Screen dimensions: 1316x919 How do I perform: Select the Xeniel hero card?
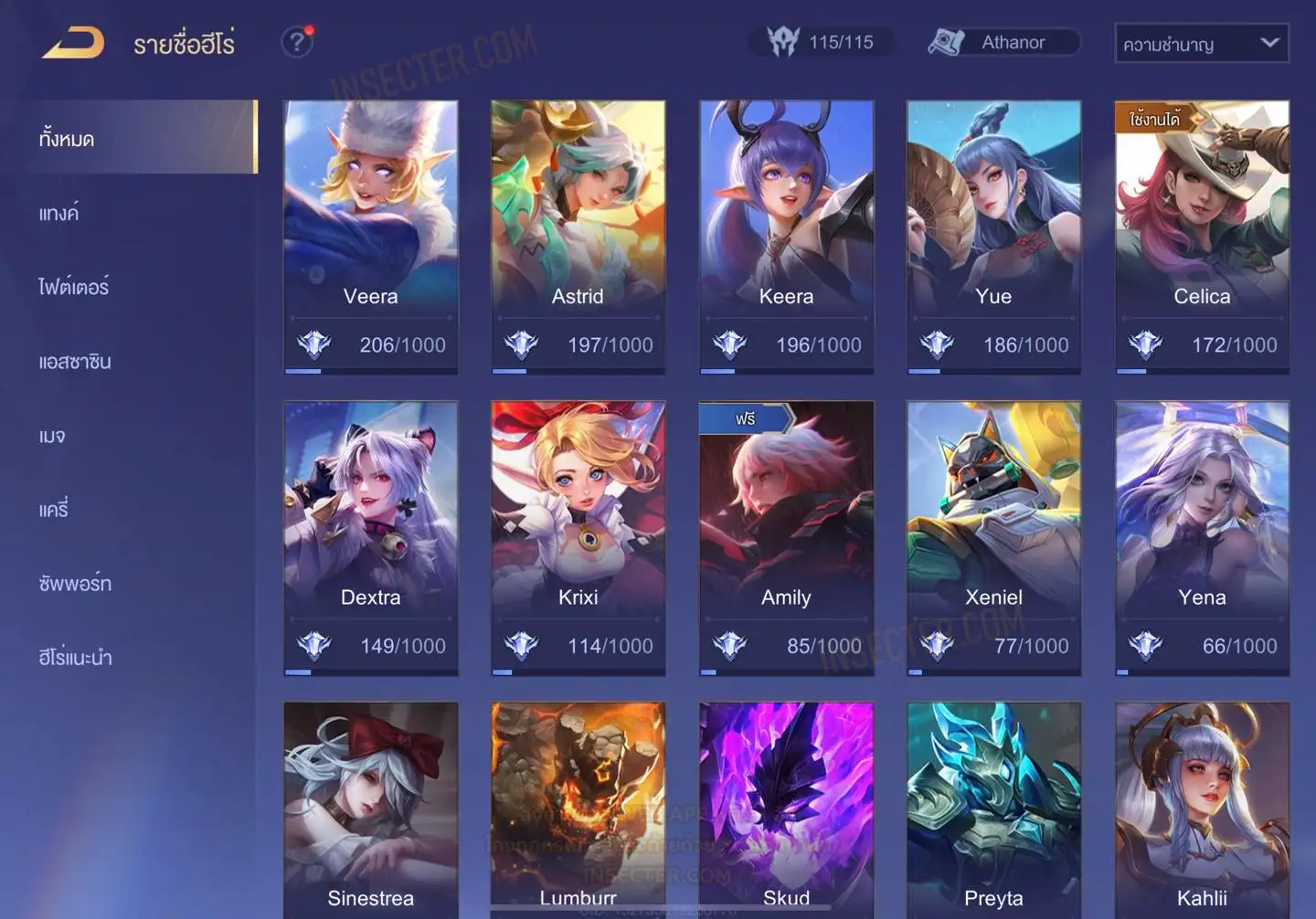(993, 537)
